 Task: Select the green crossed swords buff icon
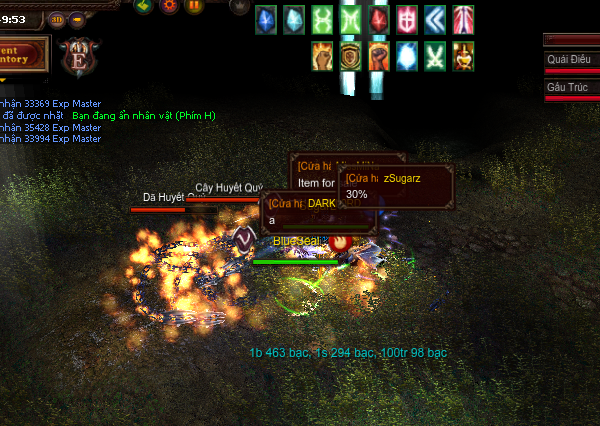point(435,55)
